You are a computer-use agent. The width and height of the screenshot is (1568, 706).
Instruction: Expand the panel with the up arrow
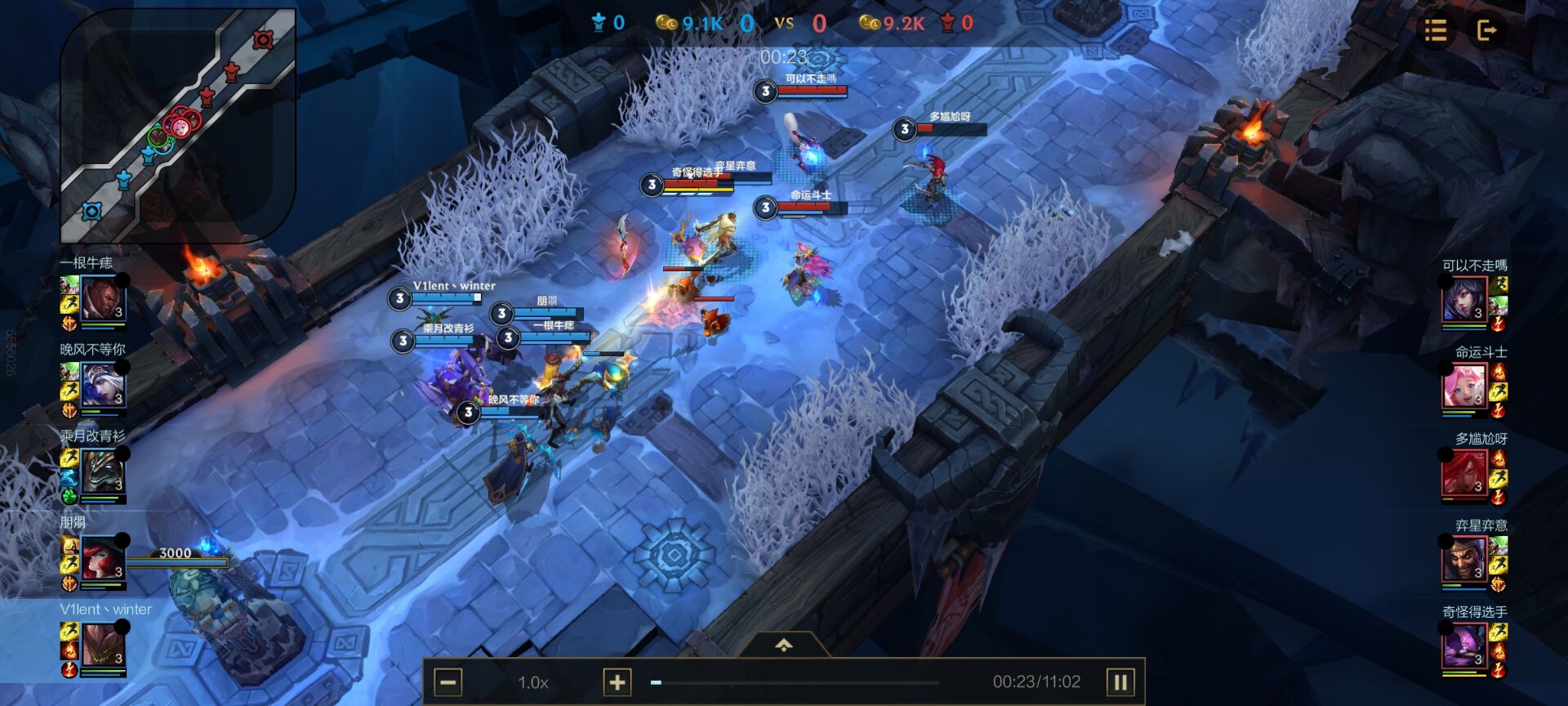(x=783, y=646)
